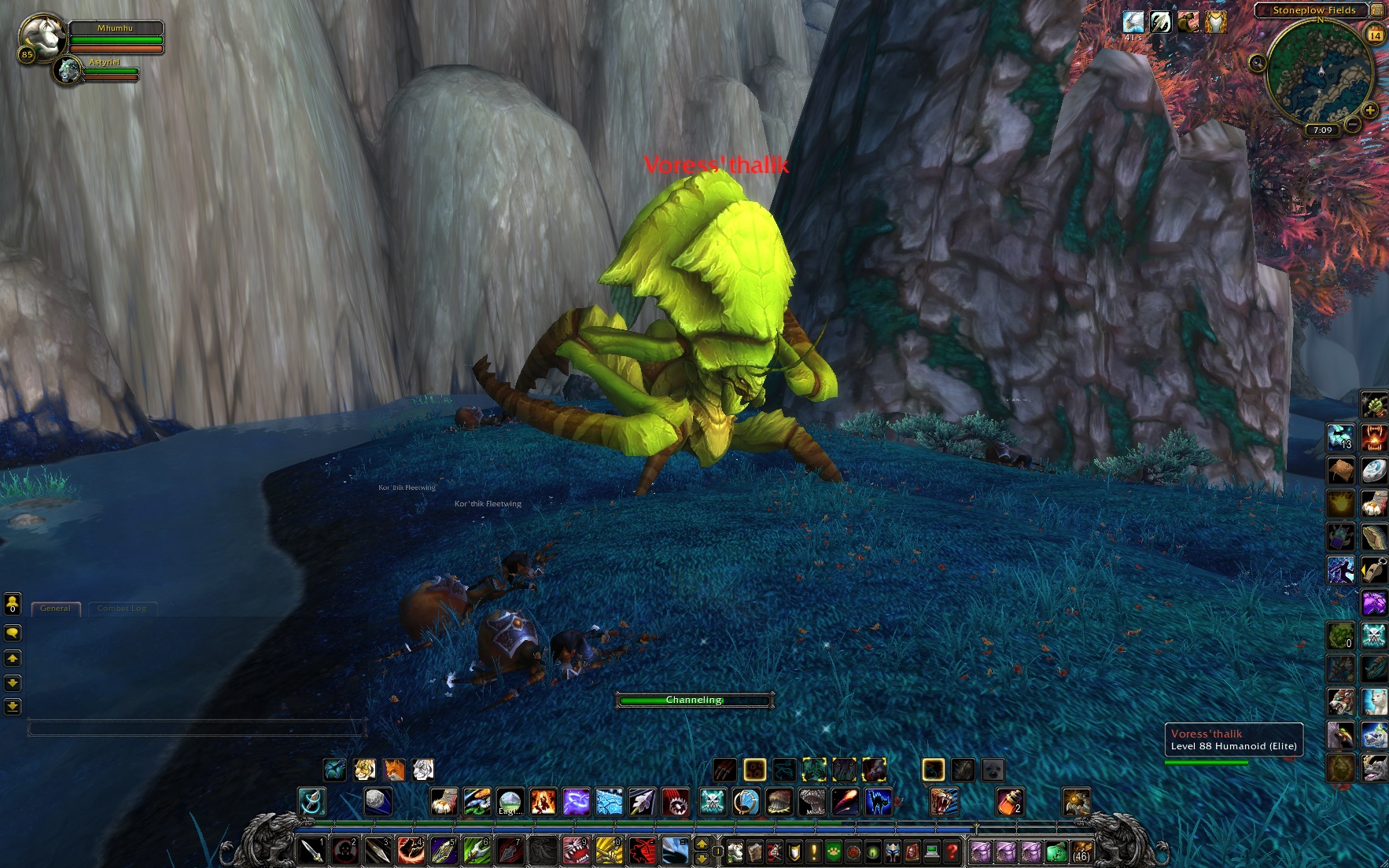Open the calendar showing day 14
1389x868 pixels.
click(1376, 35)
